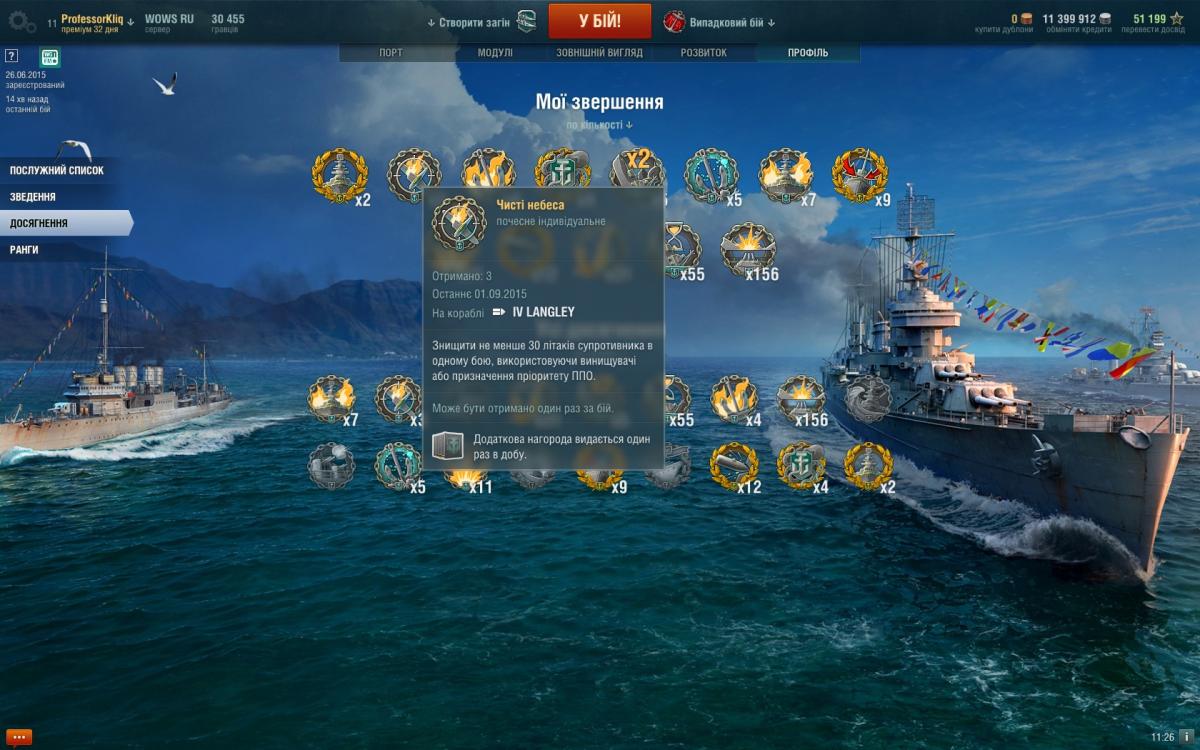
Task: Open the chat with the orange dots button
Action: tap(18, 737)
